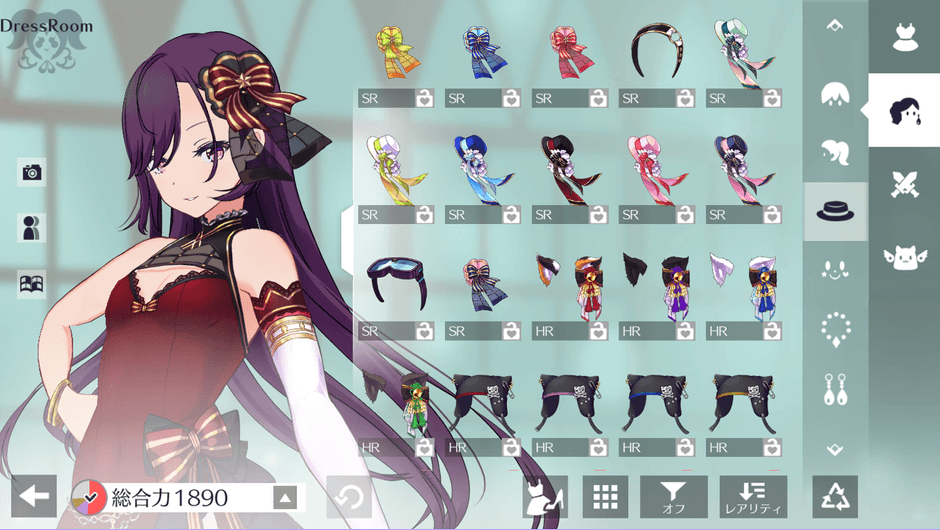Expand the 総合力1890 power panel
This screenshot has height=530, width=940.
[285, 497]
